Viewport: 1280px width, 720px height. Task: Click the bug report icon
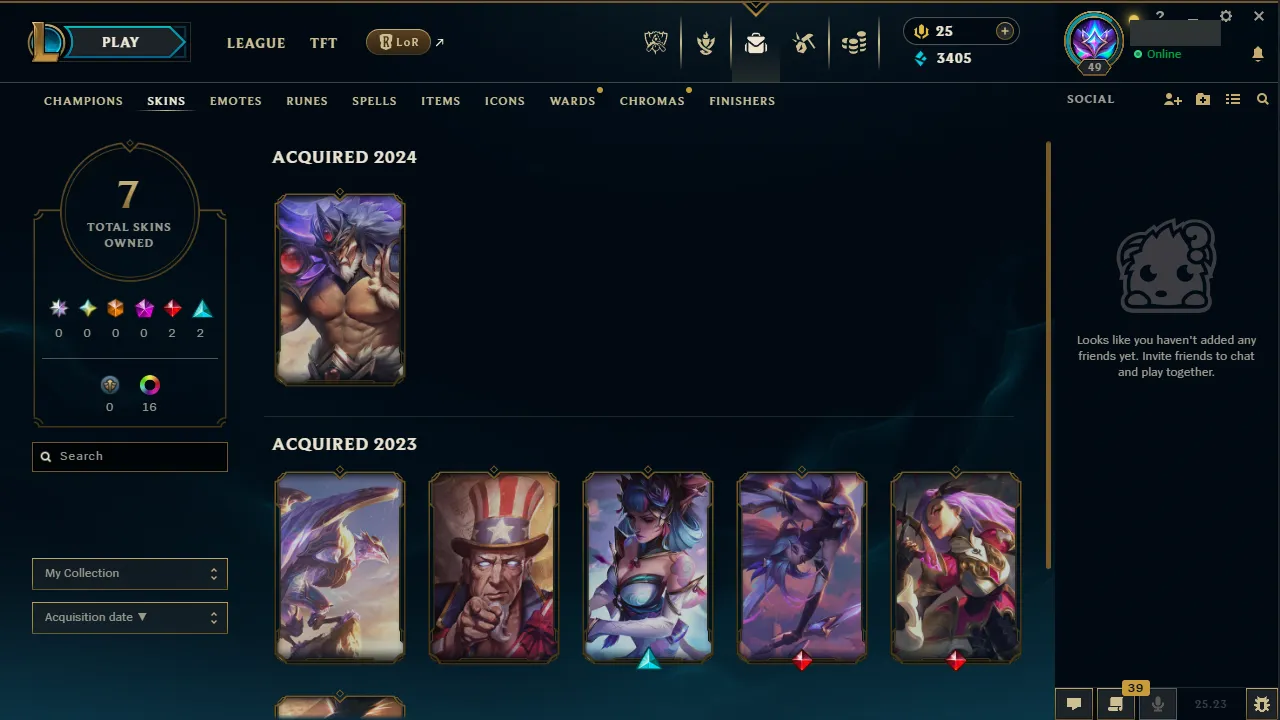coord(1261,703)
